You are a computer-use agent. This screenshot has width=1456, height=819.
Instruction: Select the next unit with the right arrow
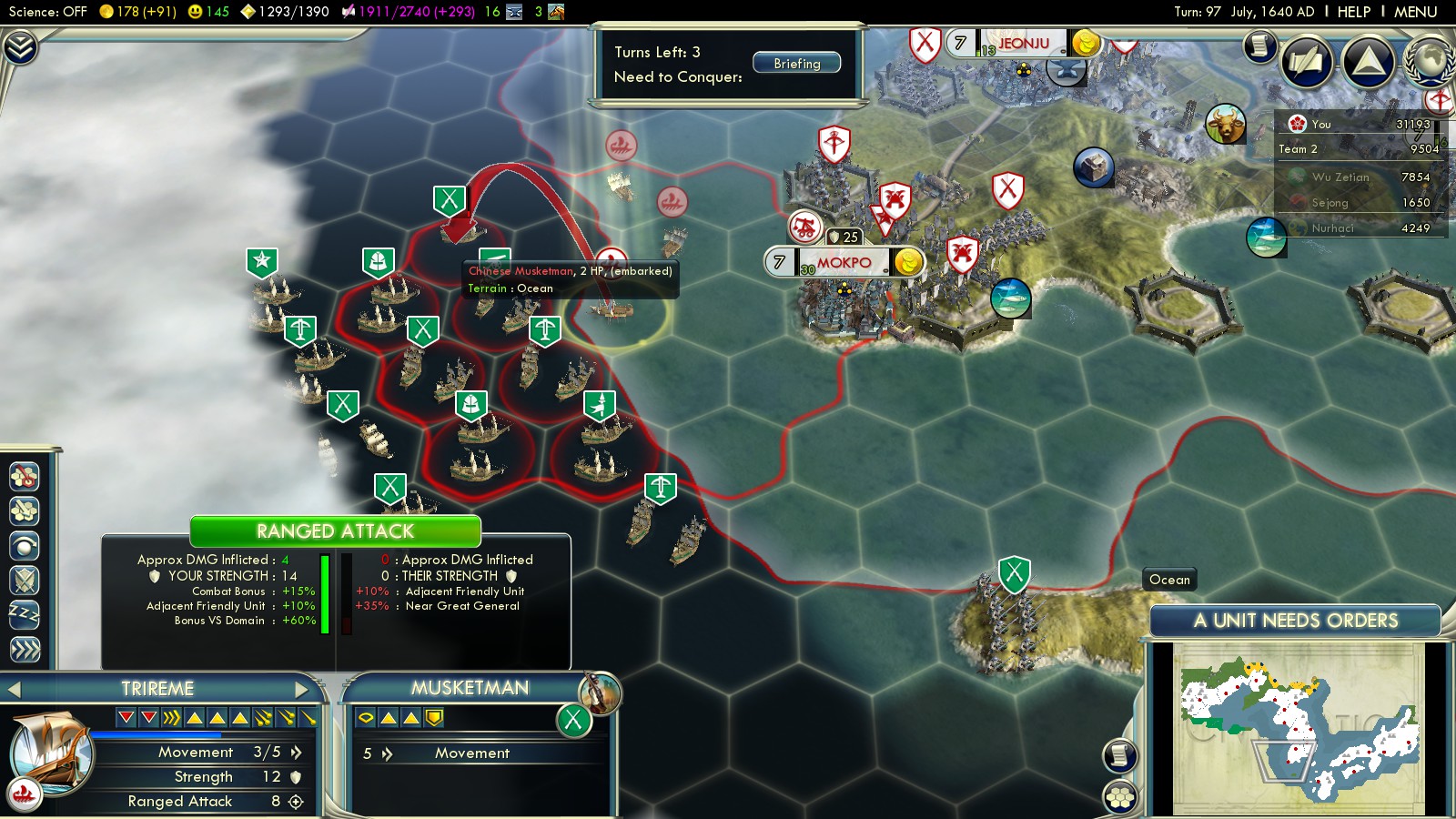(x=303, y=689)
